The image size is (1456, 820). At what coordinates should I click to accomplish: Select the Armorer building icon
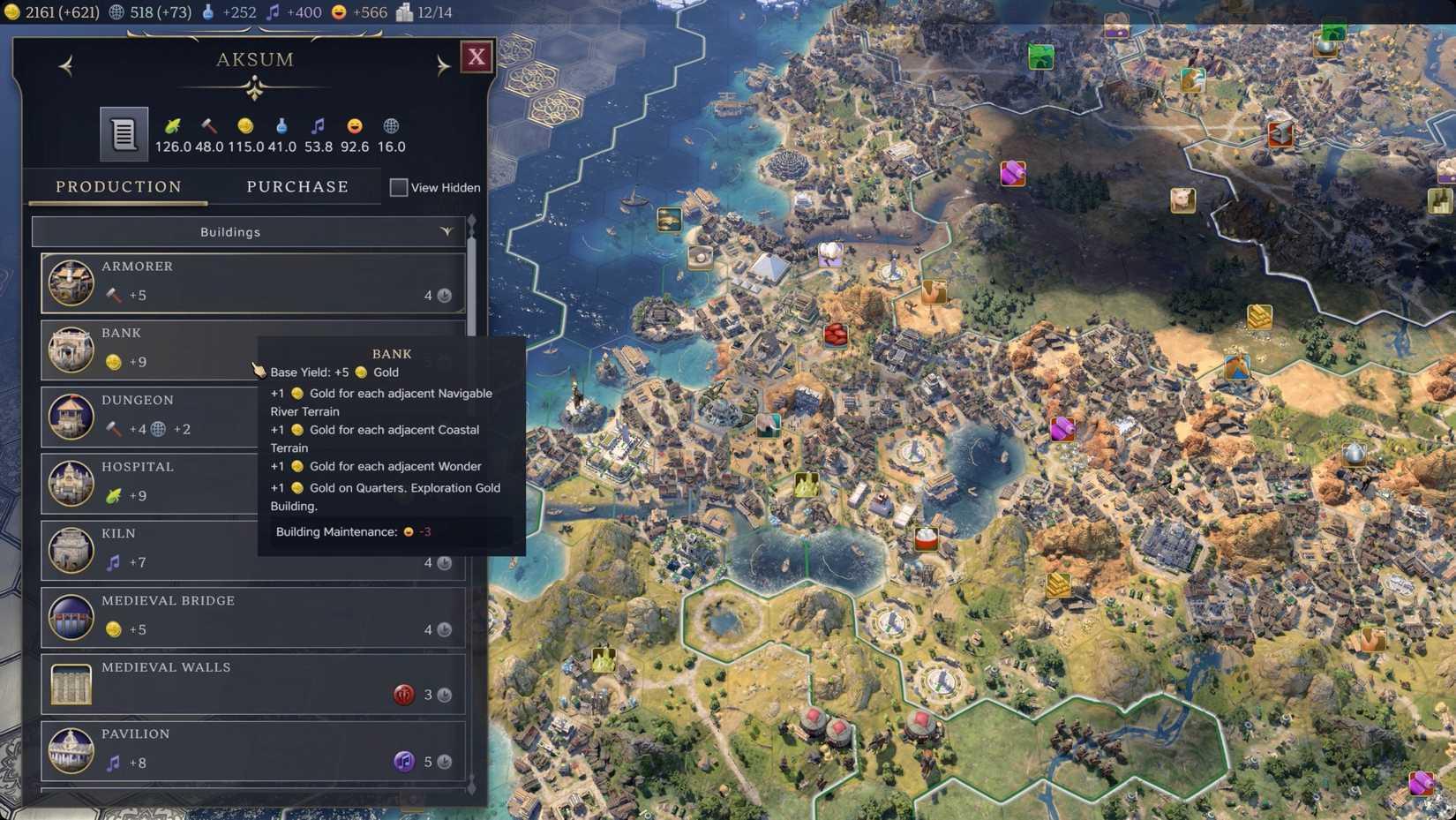[71, 282]
